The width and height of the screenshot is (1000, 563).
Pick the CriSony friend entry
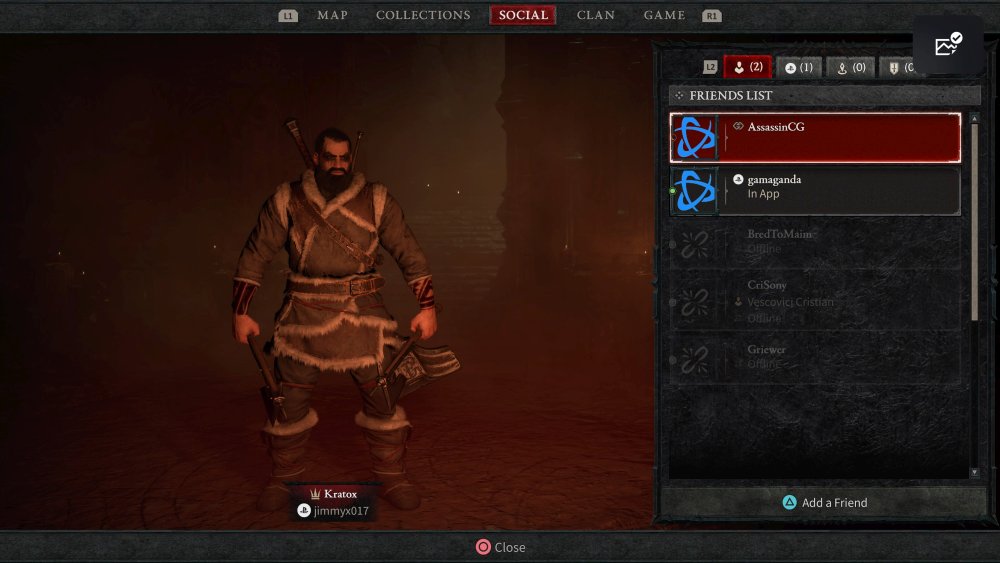coord(815,299)
